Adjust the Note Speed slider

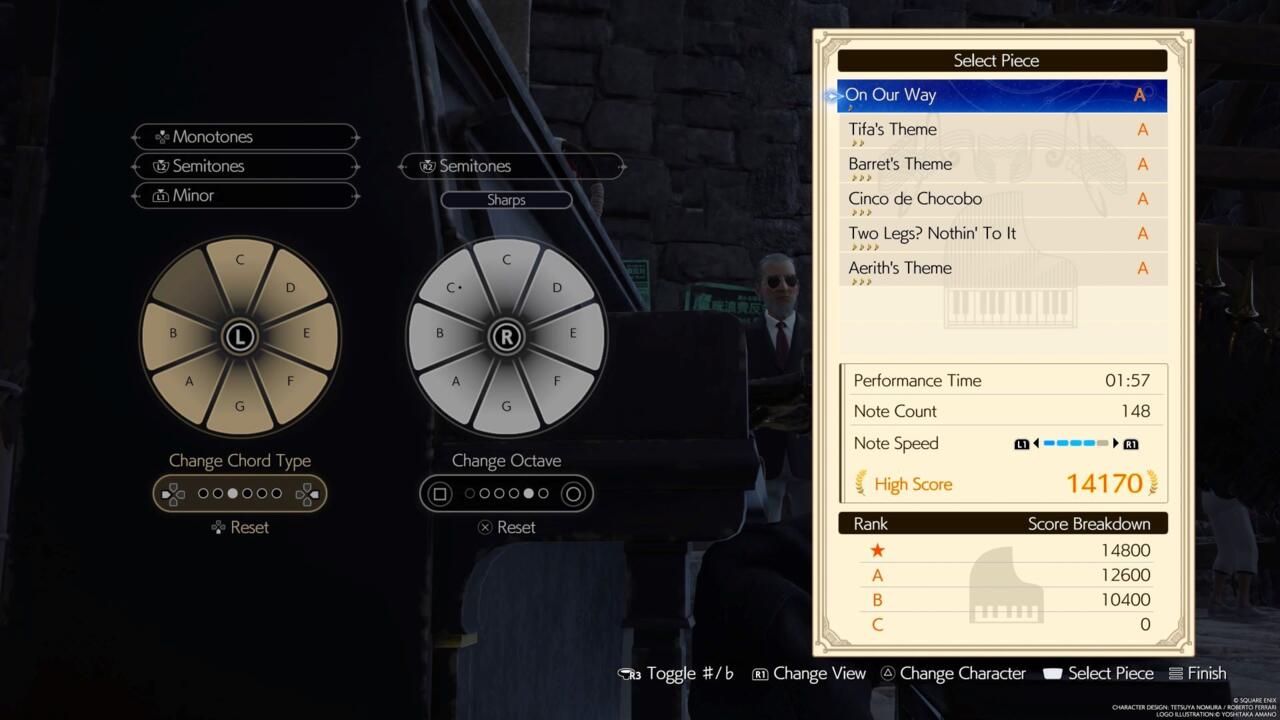pos(1074,443)
